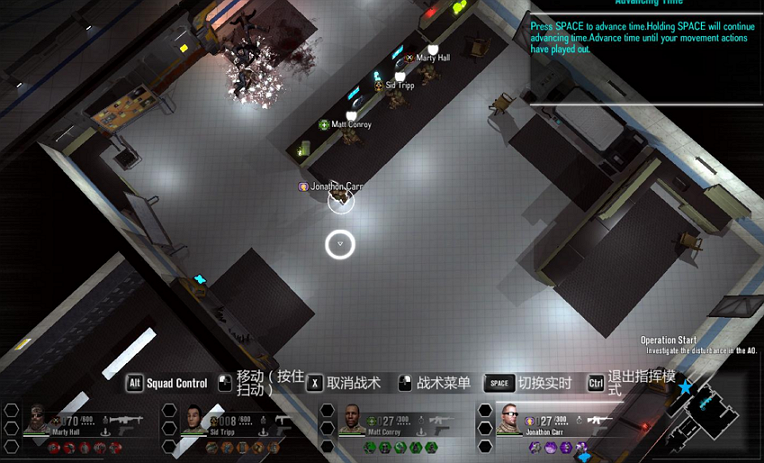Pick Jonathon Carr's portrait panel
Image resolution: width=764 pixels, height=463 pixels.
click(x=509, y=420)
